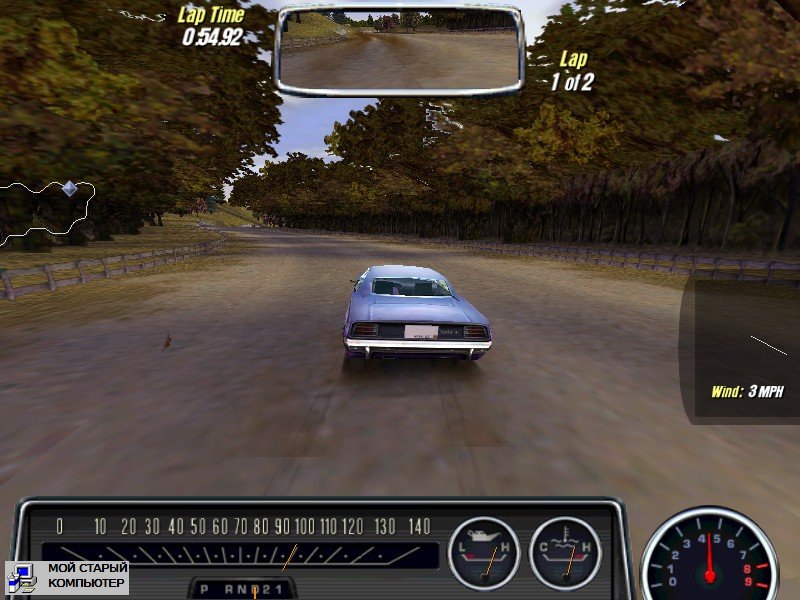
Task: Select the rear-view mirror display
Action: [399, 50]
